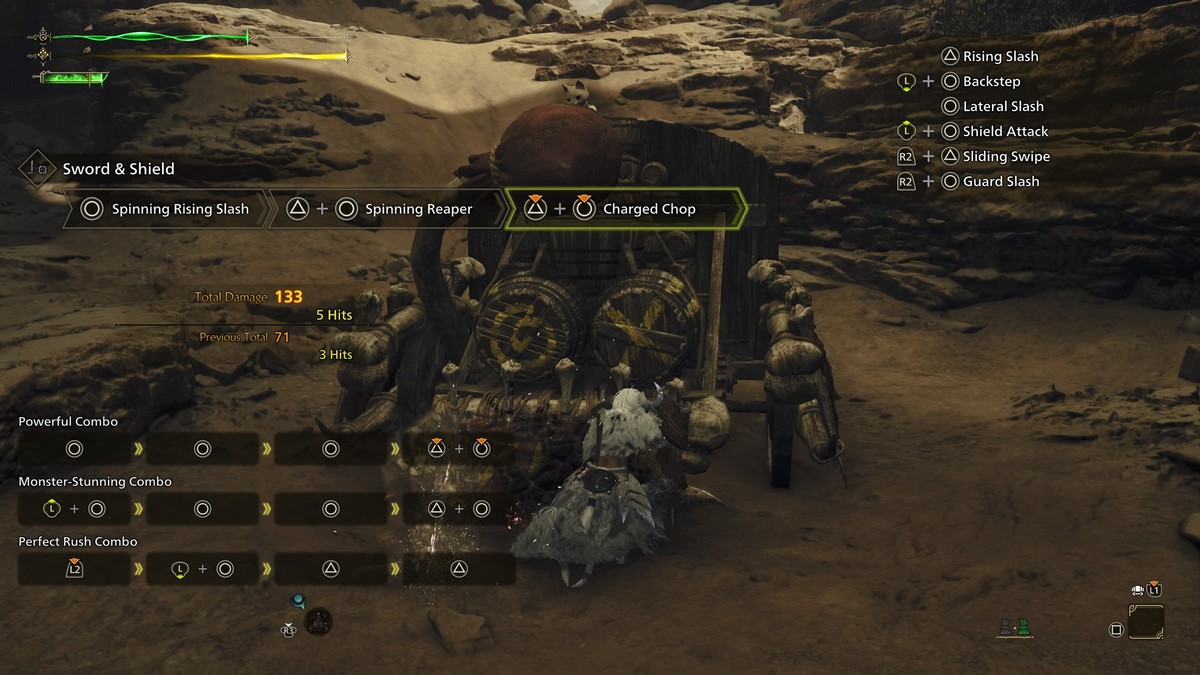1200x675 pixels.
Task: Select Guard Slash in the move list
Action: (1000, 182)
